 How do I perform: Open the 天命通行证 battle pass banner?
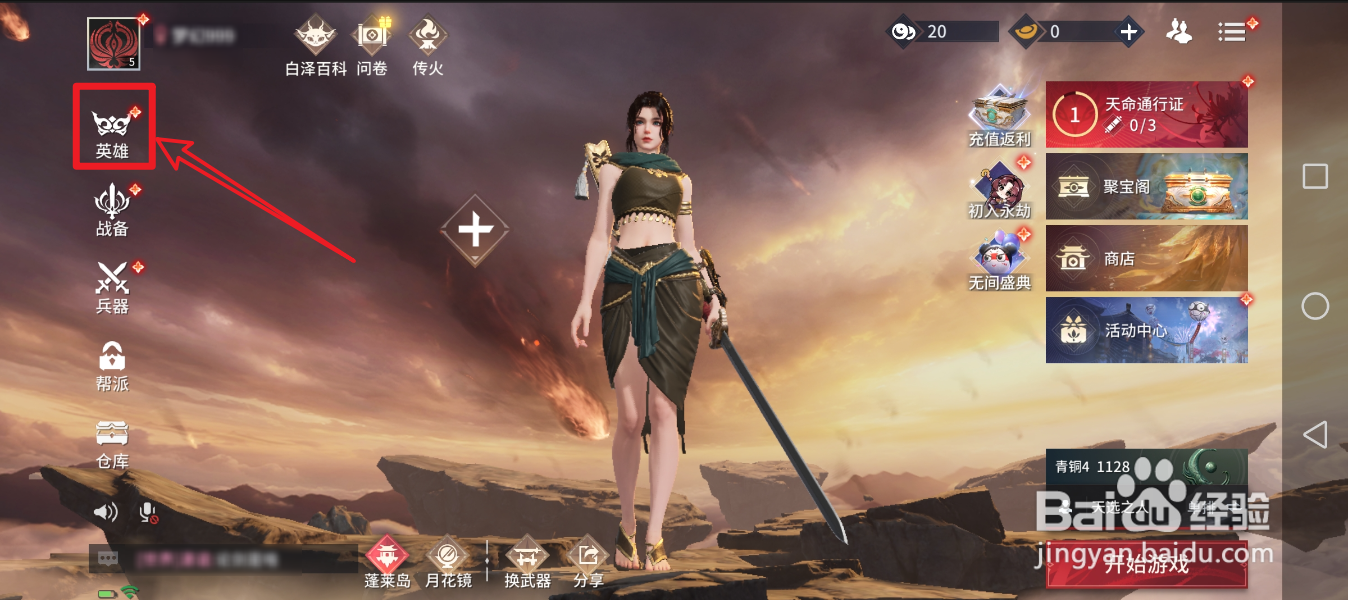[x=1146, y=114]
